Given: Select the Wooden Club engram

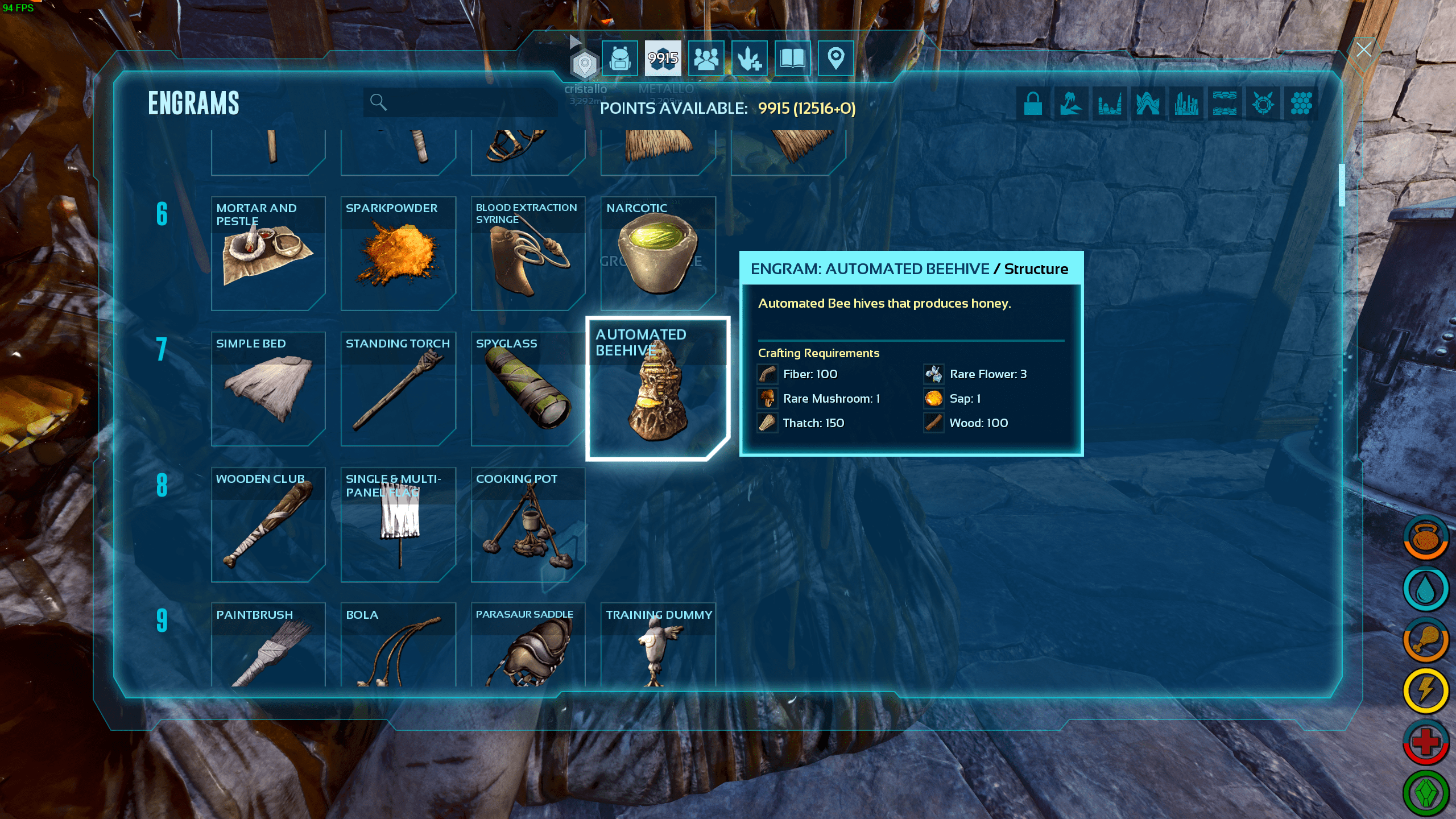Looking at the screenshot, I should pyautogui.click(x=268, y=524).
